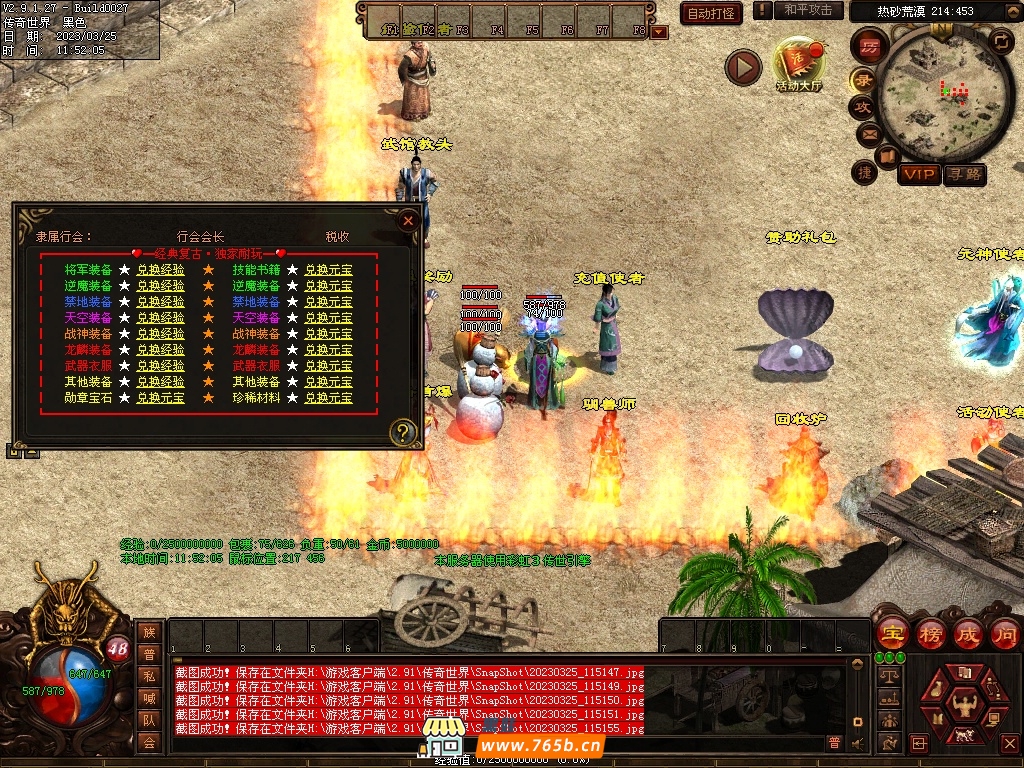Exchange 将军装备 for experience
This screenshot has height=768, width=1024.
point(160,270)
